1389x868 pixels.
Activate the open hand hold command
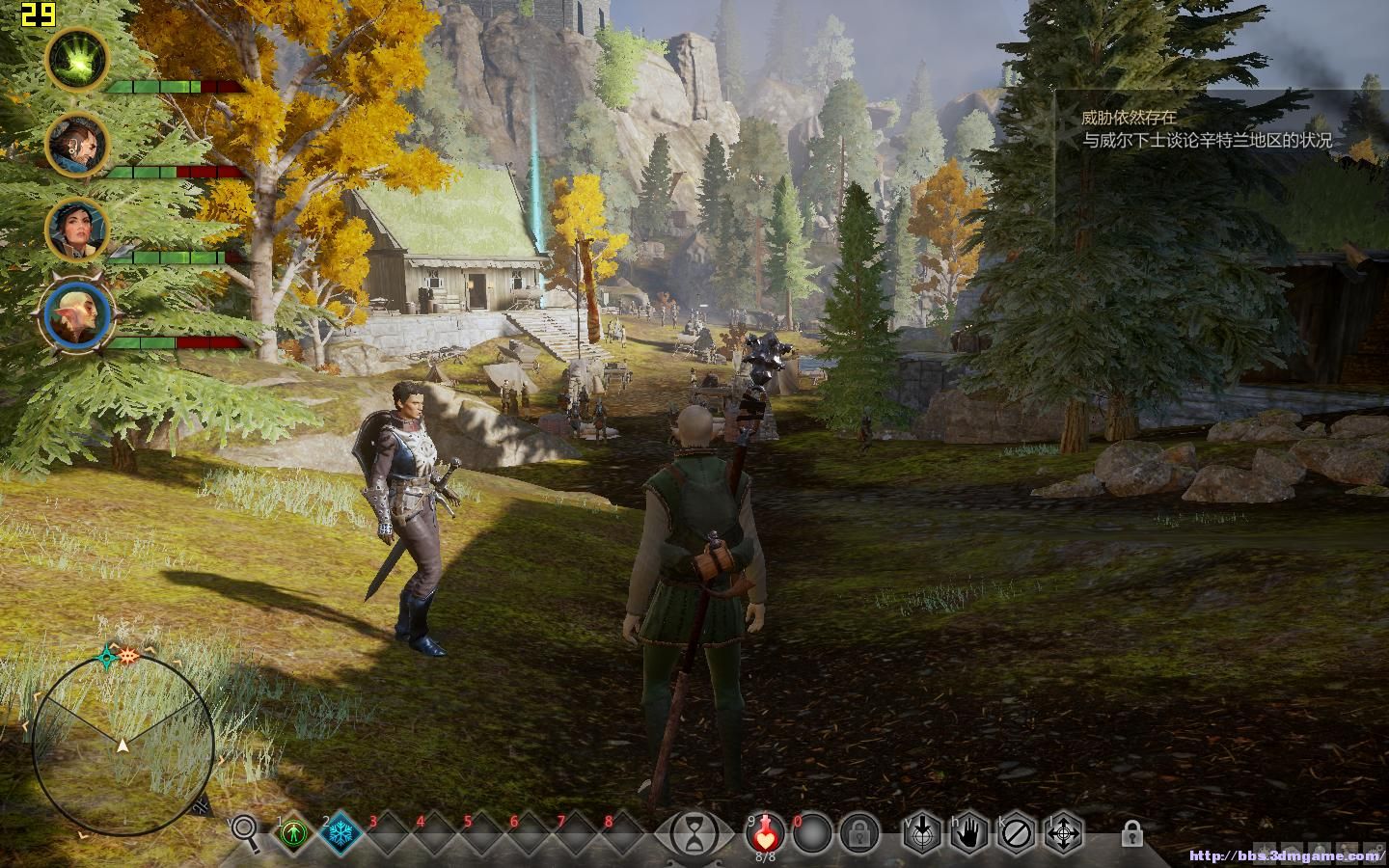(x=968, y=832)
